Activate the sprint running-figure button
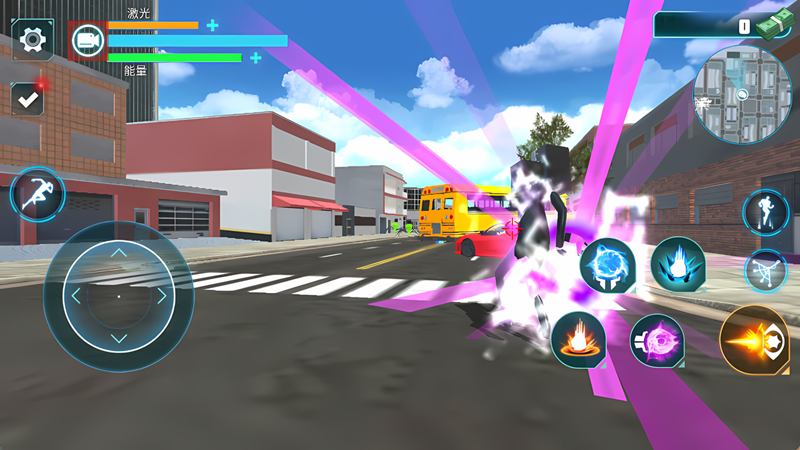Viewport: 800px width, 450px height. [x=38, y=194]
